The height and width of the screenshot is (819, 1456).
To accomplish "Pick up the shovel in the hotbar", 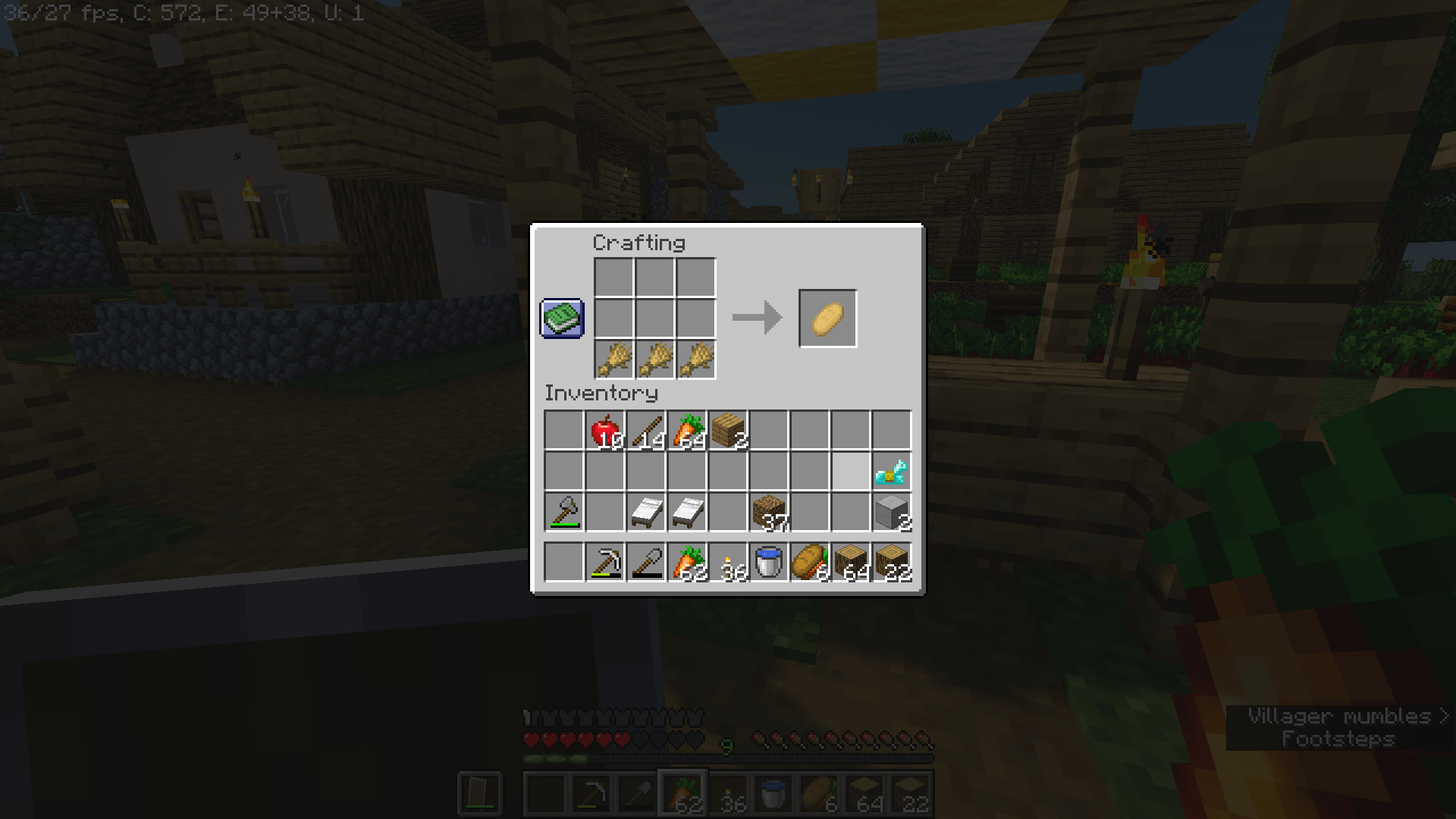I will 645,561.
